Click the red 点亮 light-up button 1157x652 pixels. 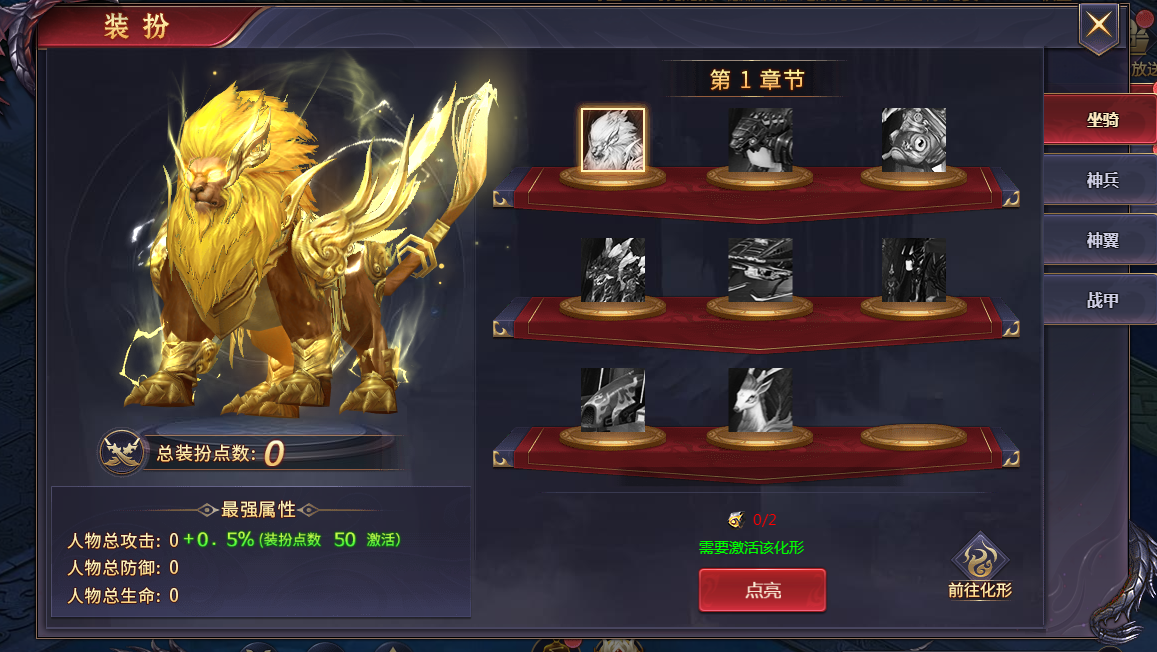pyautogui.click(x=762, y=590)
